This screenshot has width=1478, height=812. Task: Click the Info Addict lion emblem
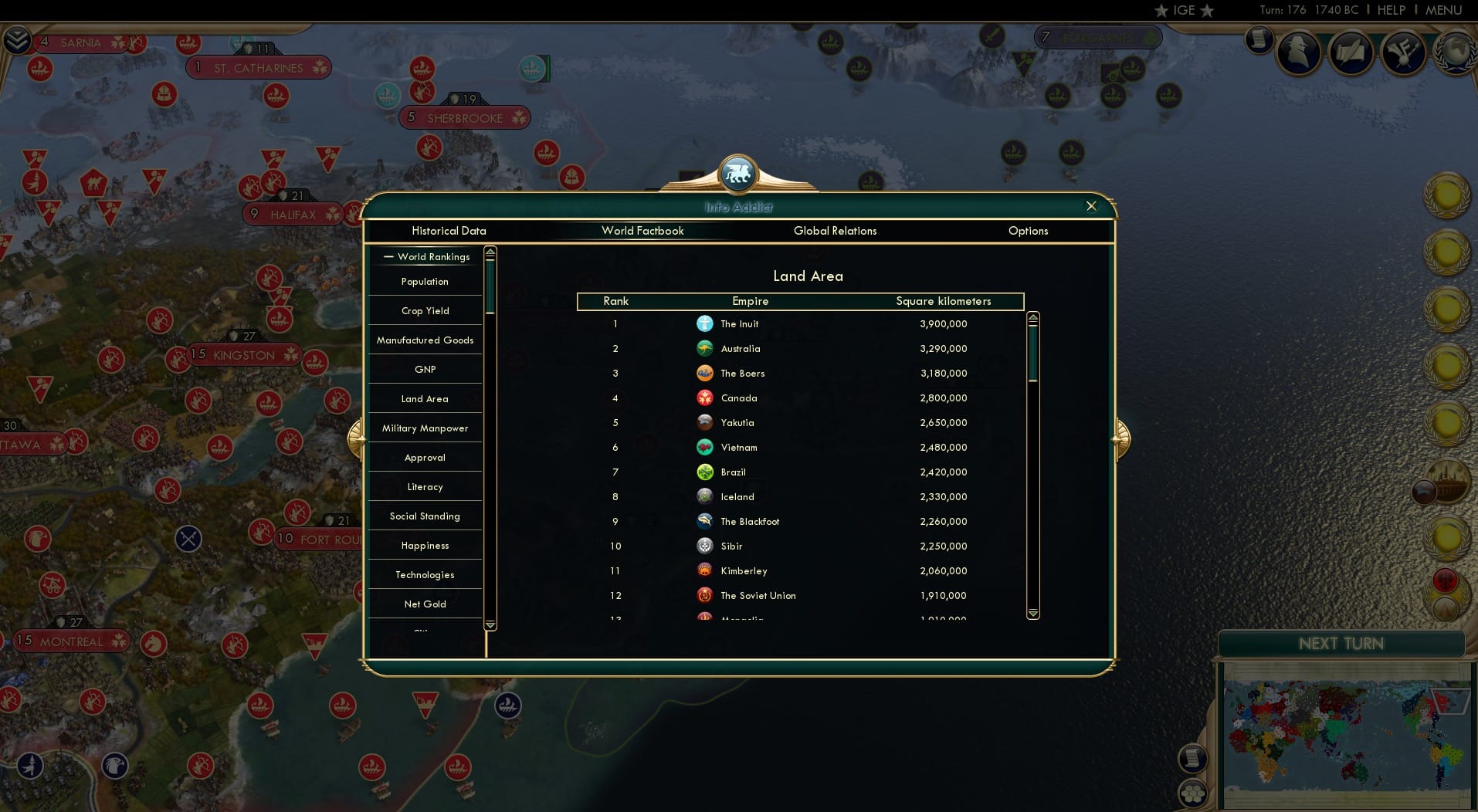pyautogui.click(x=738, y=174)
